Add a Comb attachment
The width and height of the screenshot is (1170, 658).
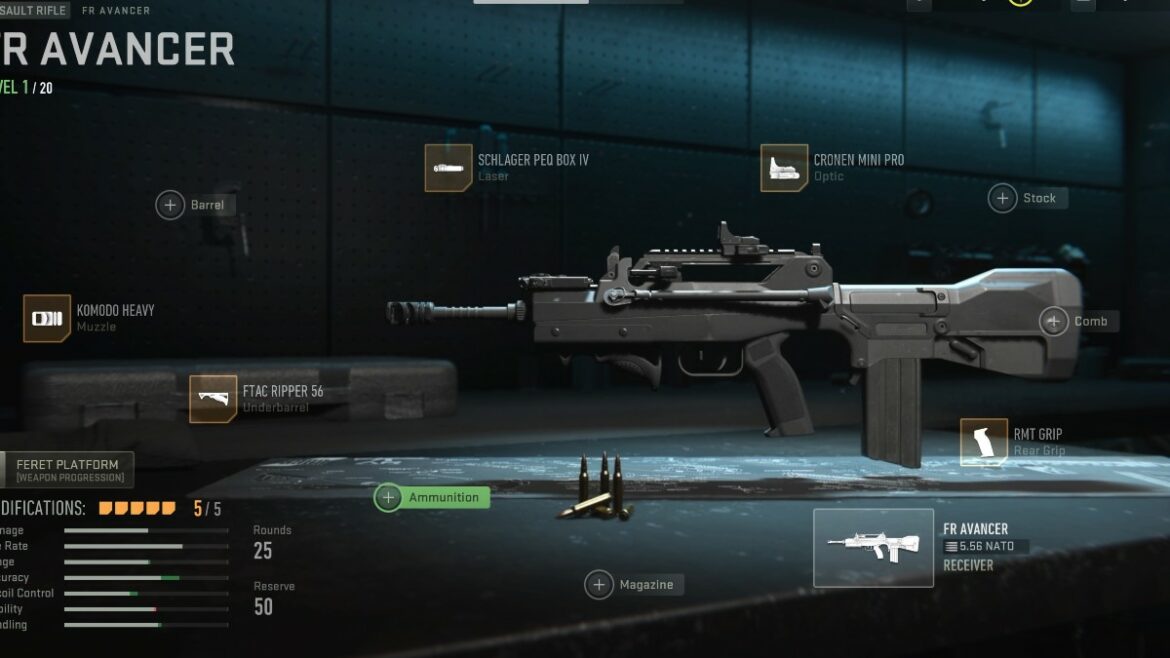[1054, 321]
